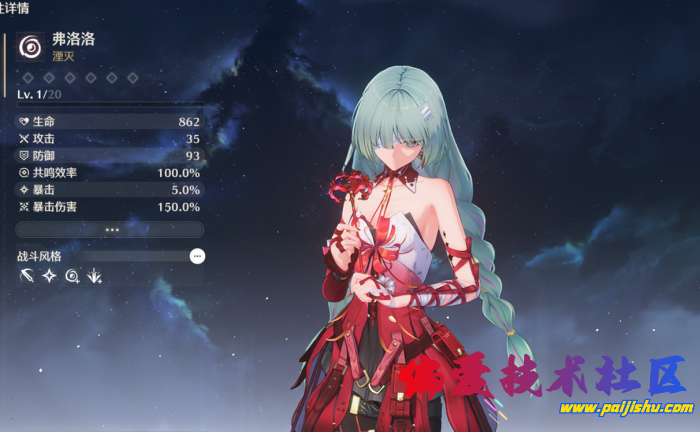Select the four-pointed star combat style icon
The width and height of the screenshot is (700, 432).
[49, 276]
